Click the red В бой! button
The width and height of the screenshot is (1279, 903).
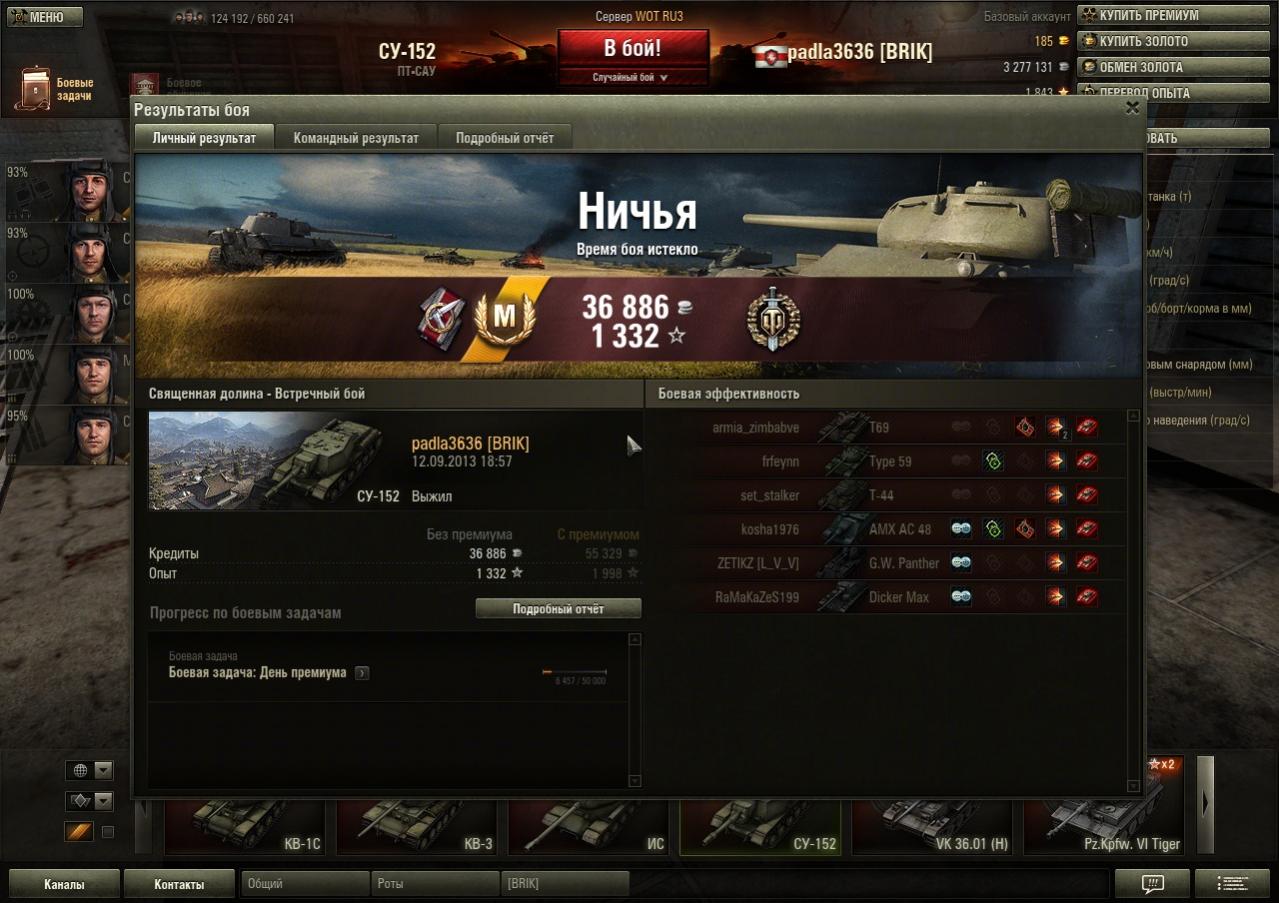633,48
